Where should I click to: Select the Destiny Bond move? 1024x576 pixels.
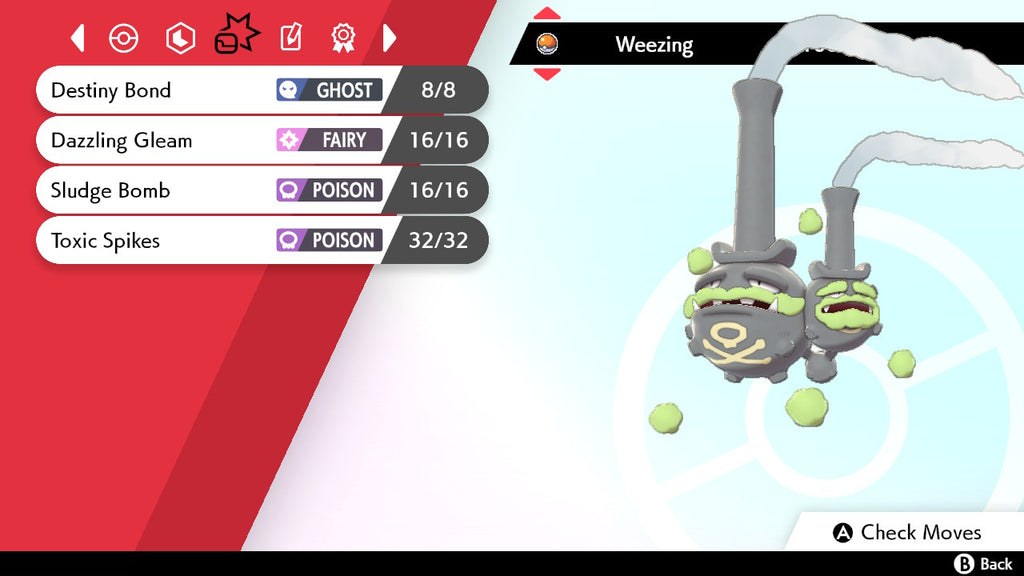pyautogui.click(x=260, y=90)
